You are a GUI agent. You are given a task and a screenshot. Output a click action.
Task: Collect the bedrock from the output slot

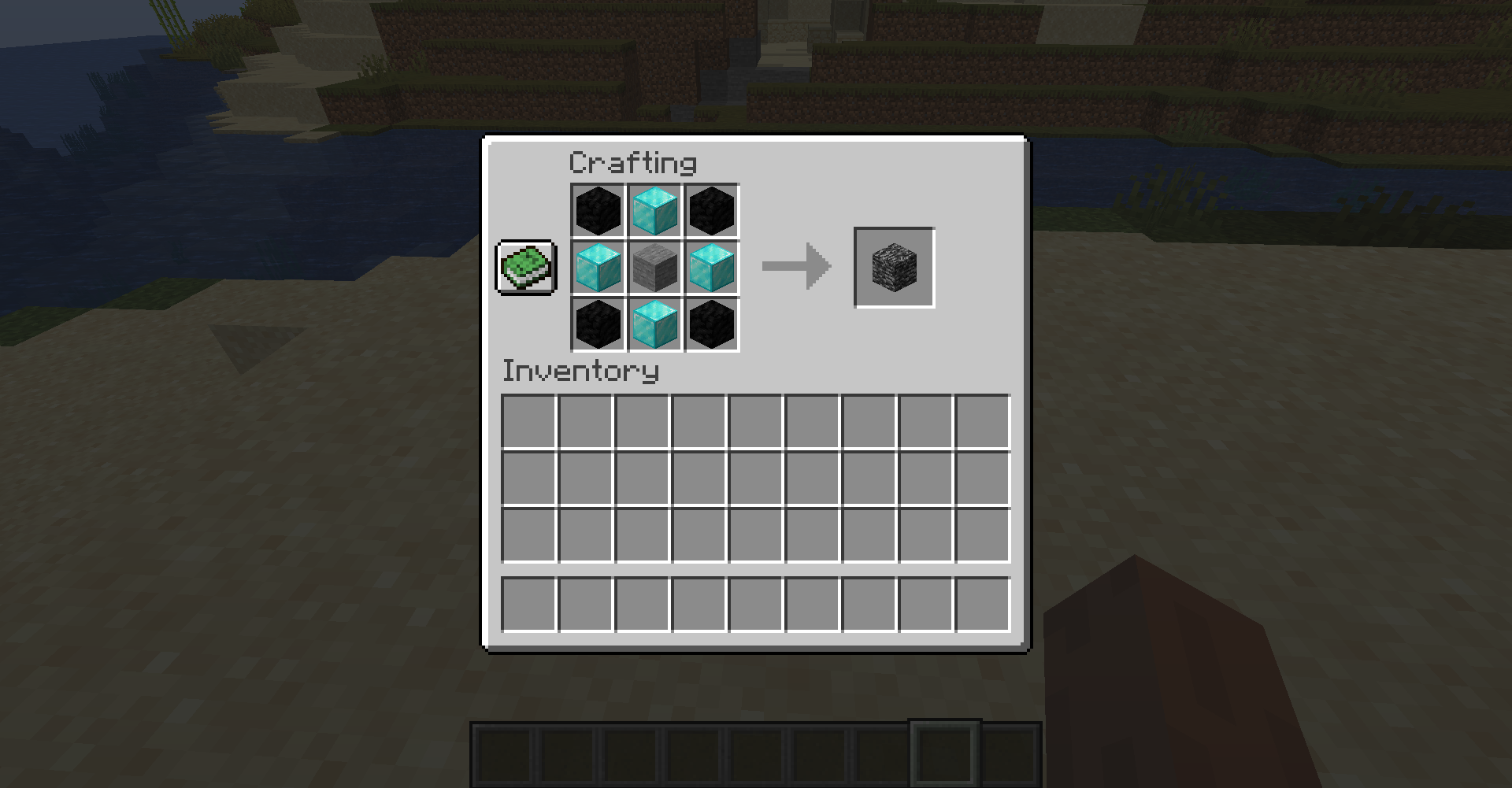[x=894, y=266]
